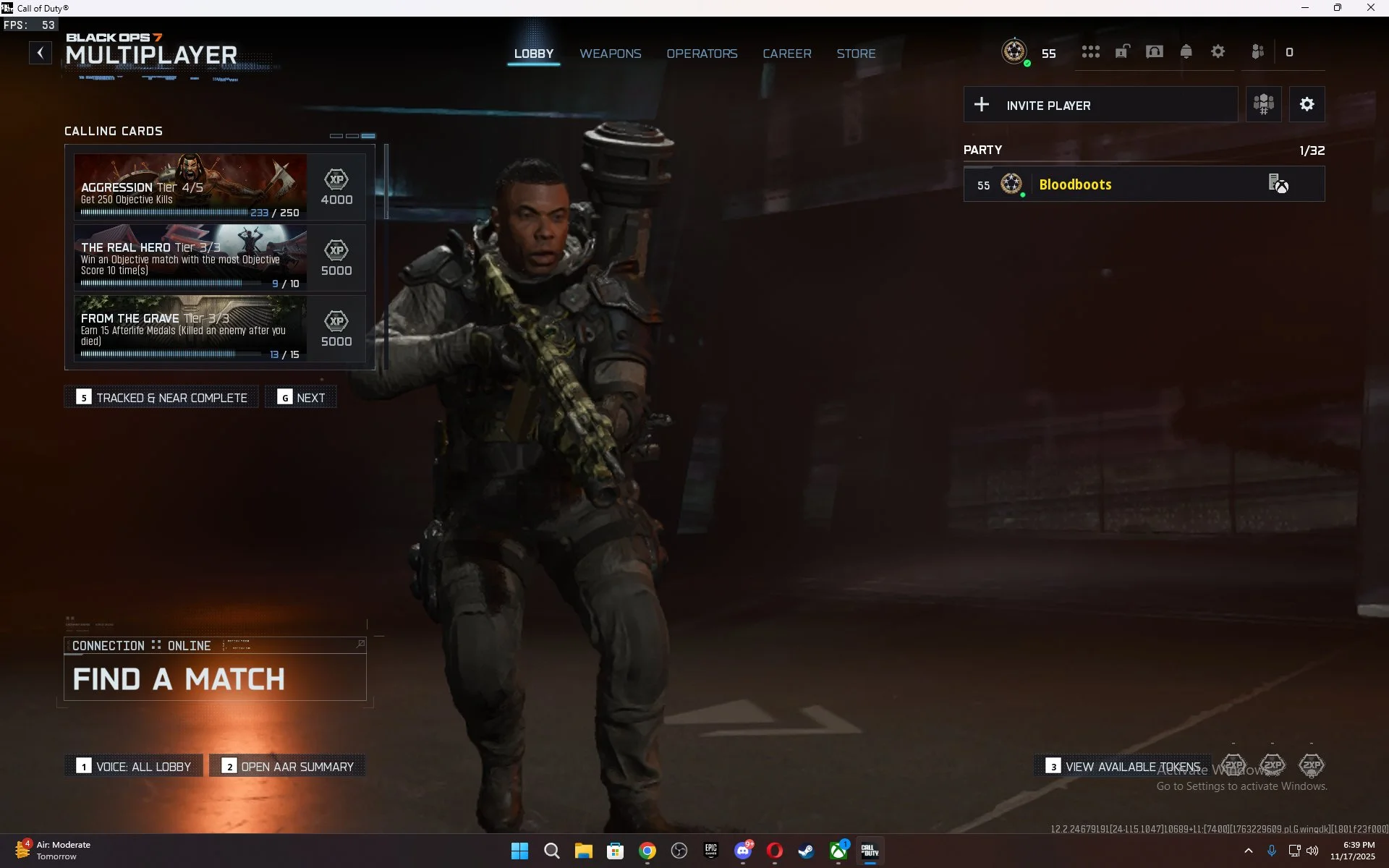Click the apps grid icon near level 55
Screen dimensions: 1389x868
[x=1091, y=51]
